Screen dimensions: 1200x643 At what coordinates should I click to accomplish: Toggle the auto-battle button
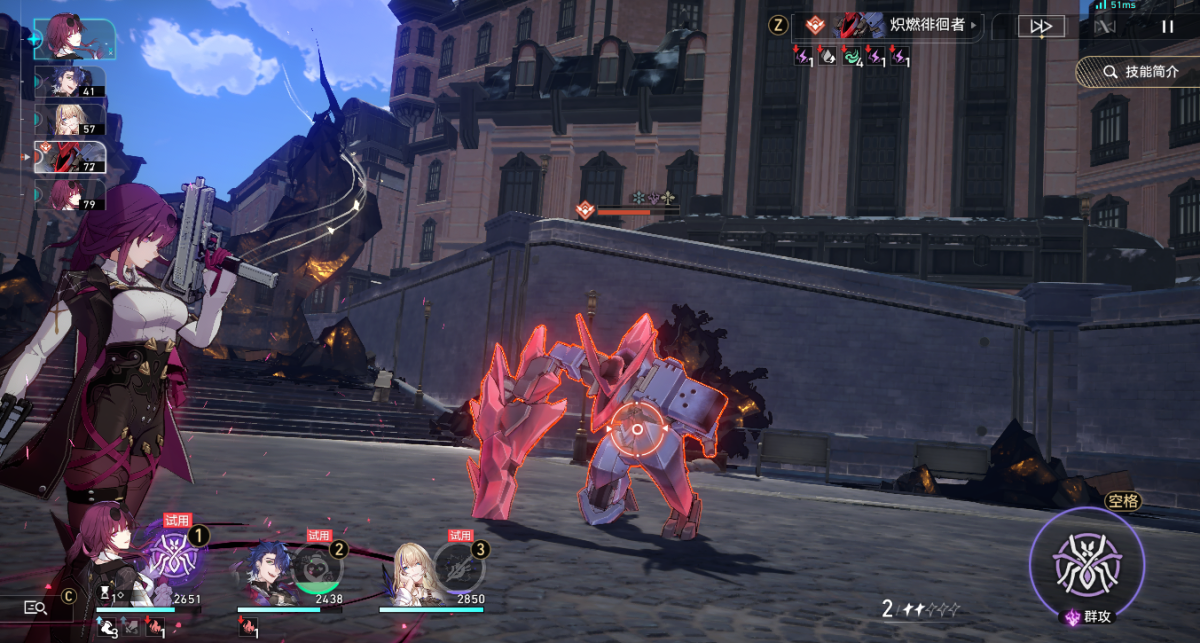coord(1104,27)
